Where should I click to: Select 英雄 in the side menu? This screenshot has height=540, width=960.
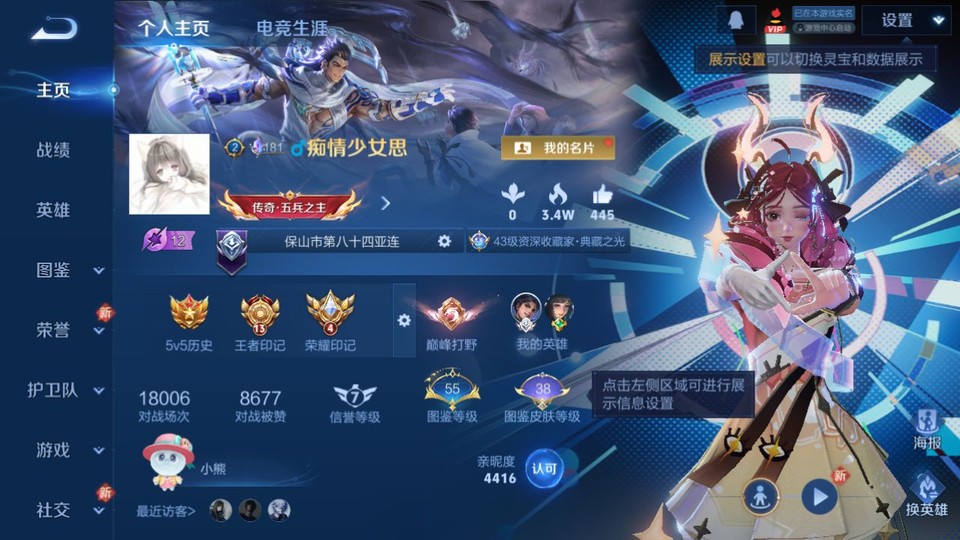pos(53,210)
